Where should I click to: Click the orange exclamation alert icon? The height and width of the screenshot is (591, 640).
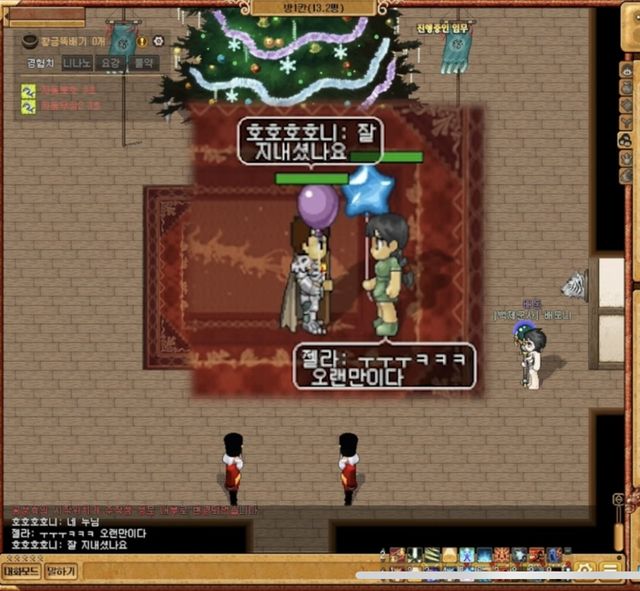tap(141, 42)
